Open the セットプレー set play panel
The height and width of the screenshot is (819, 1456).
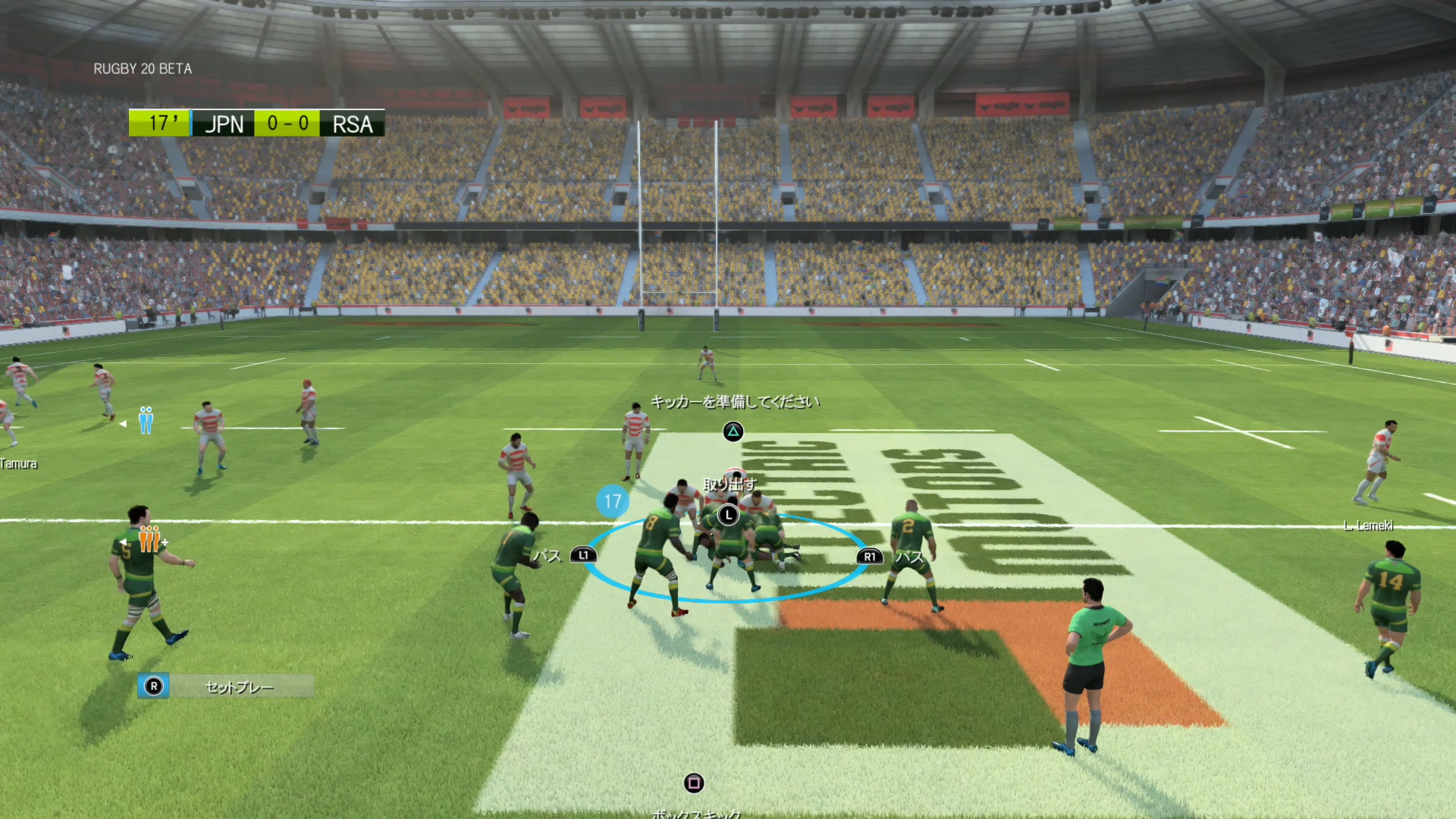tap(226, 686)
